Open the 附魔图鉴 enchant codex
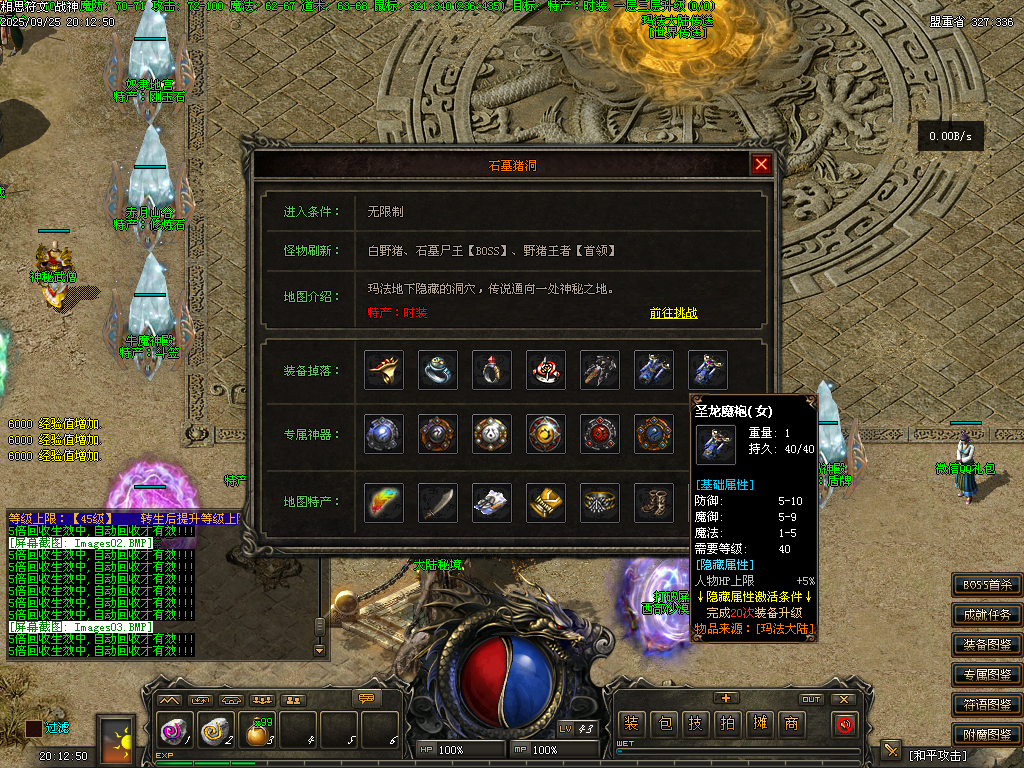The image size is (1024, 768). (x=987, y=733)
